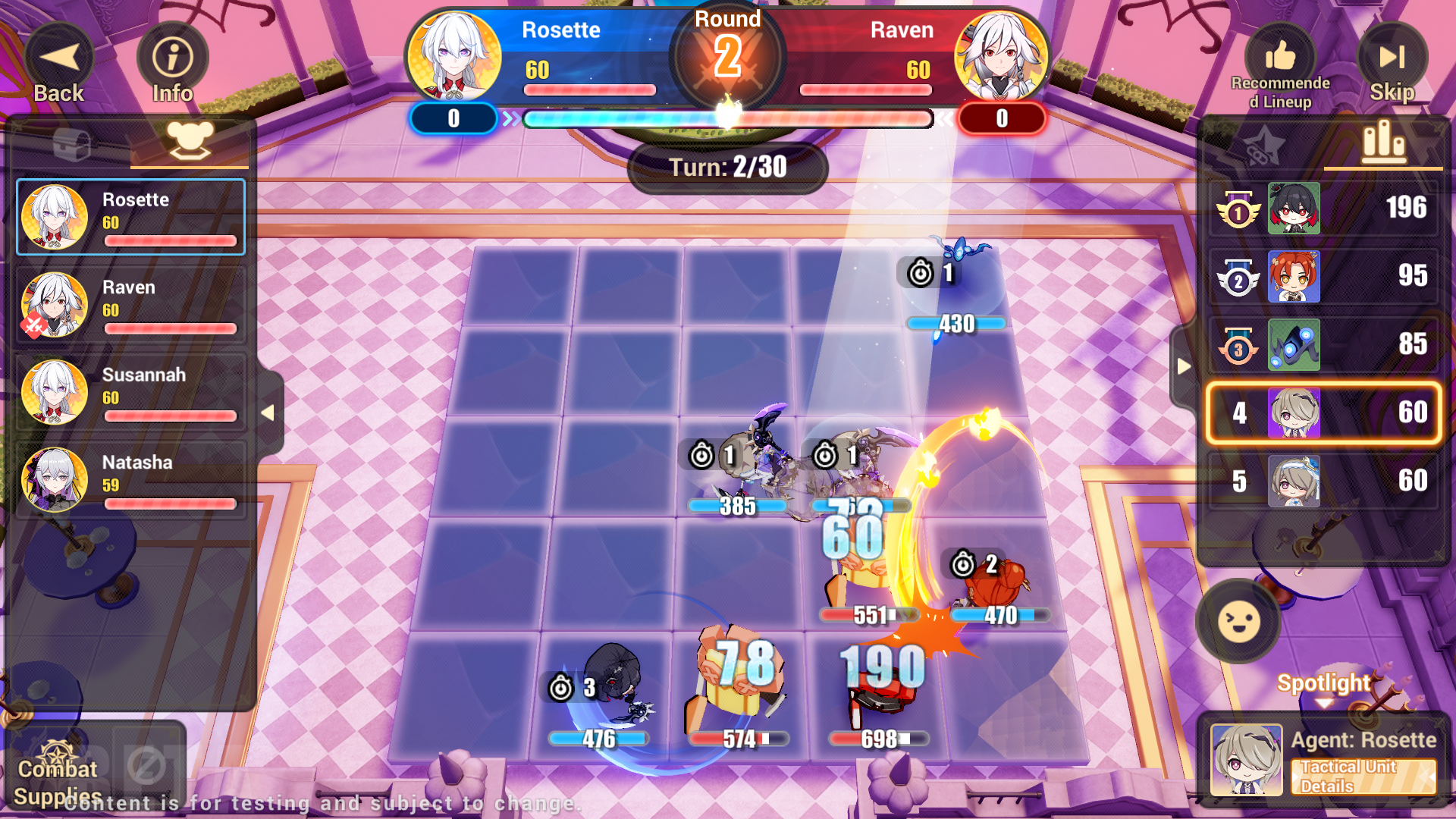This screenshot has height=819, width=1456.
Task: Open Tactical Unit Details
Action: point(1365,777)
